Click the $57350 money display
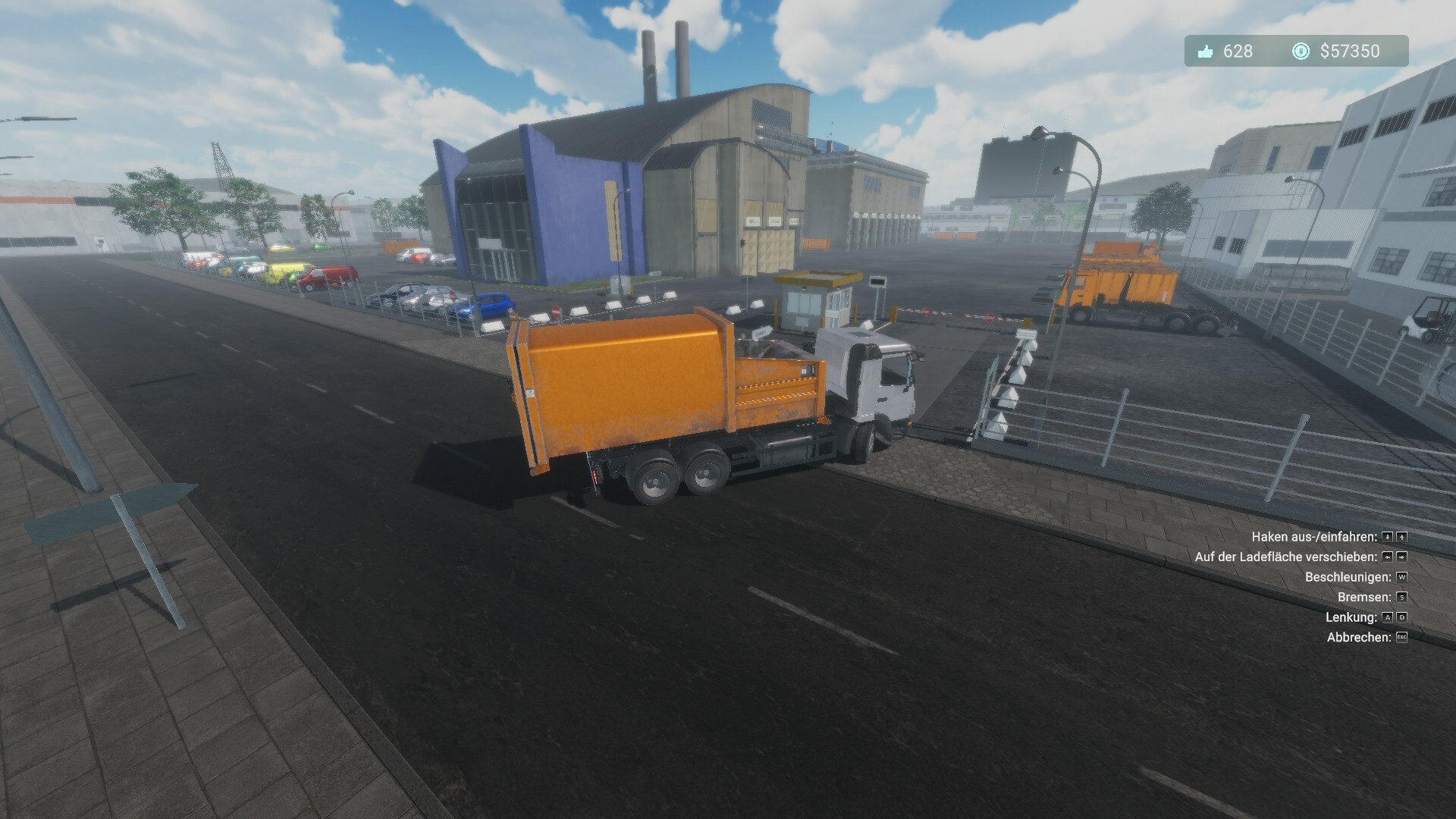1456x819 pixels. (x=1350, y=51)
